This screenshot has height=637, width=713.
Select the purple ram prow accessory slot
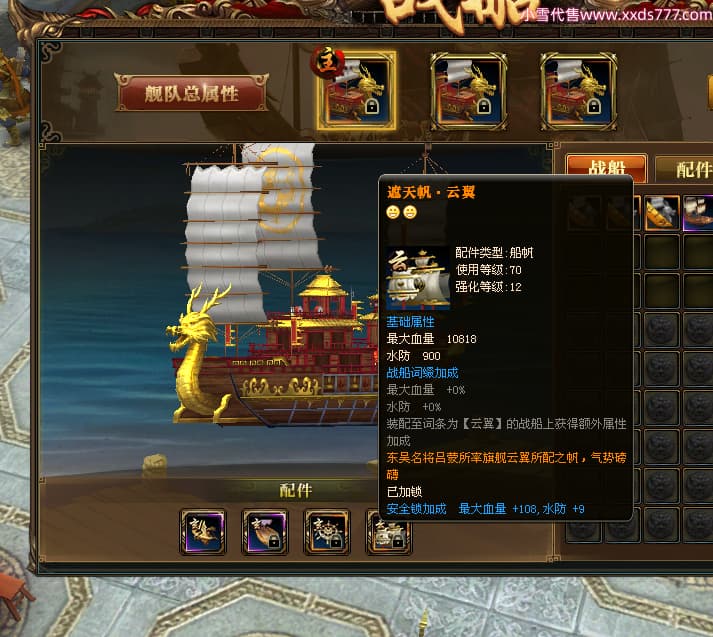(265, 531)
